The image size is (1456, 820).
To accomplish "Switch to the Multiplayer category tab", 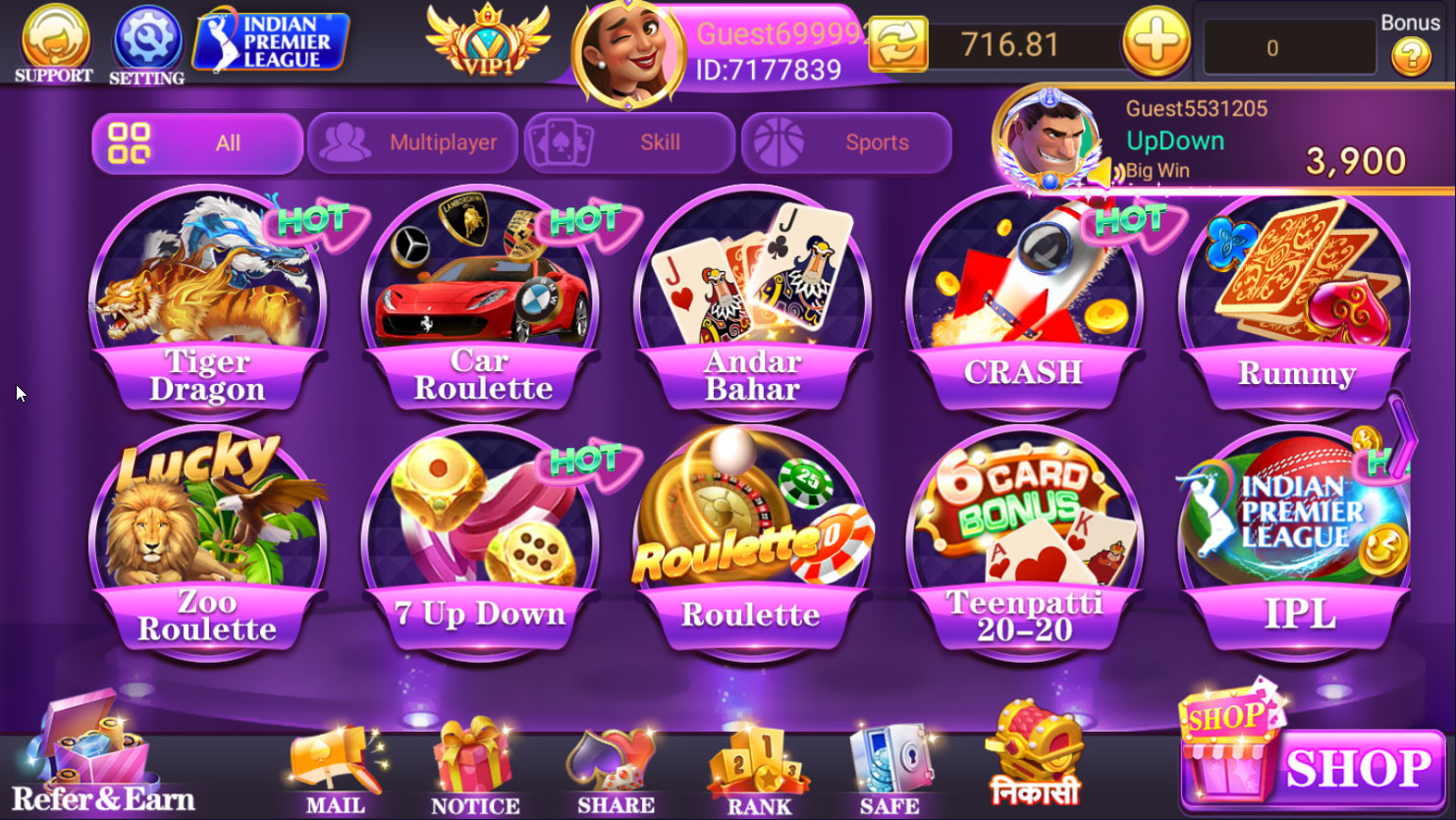I will (412, 143).
